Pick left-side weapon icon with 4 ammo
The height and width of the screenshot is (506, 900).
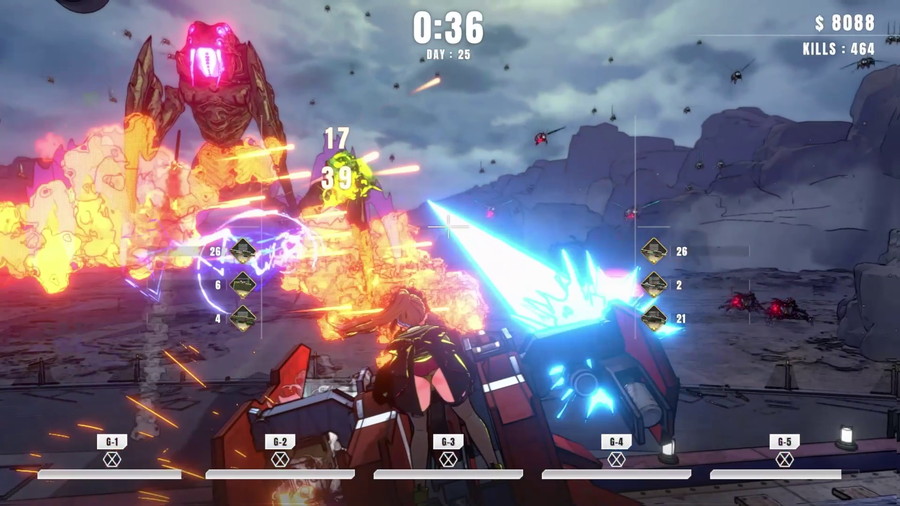243,319
